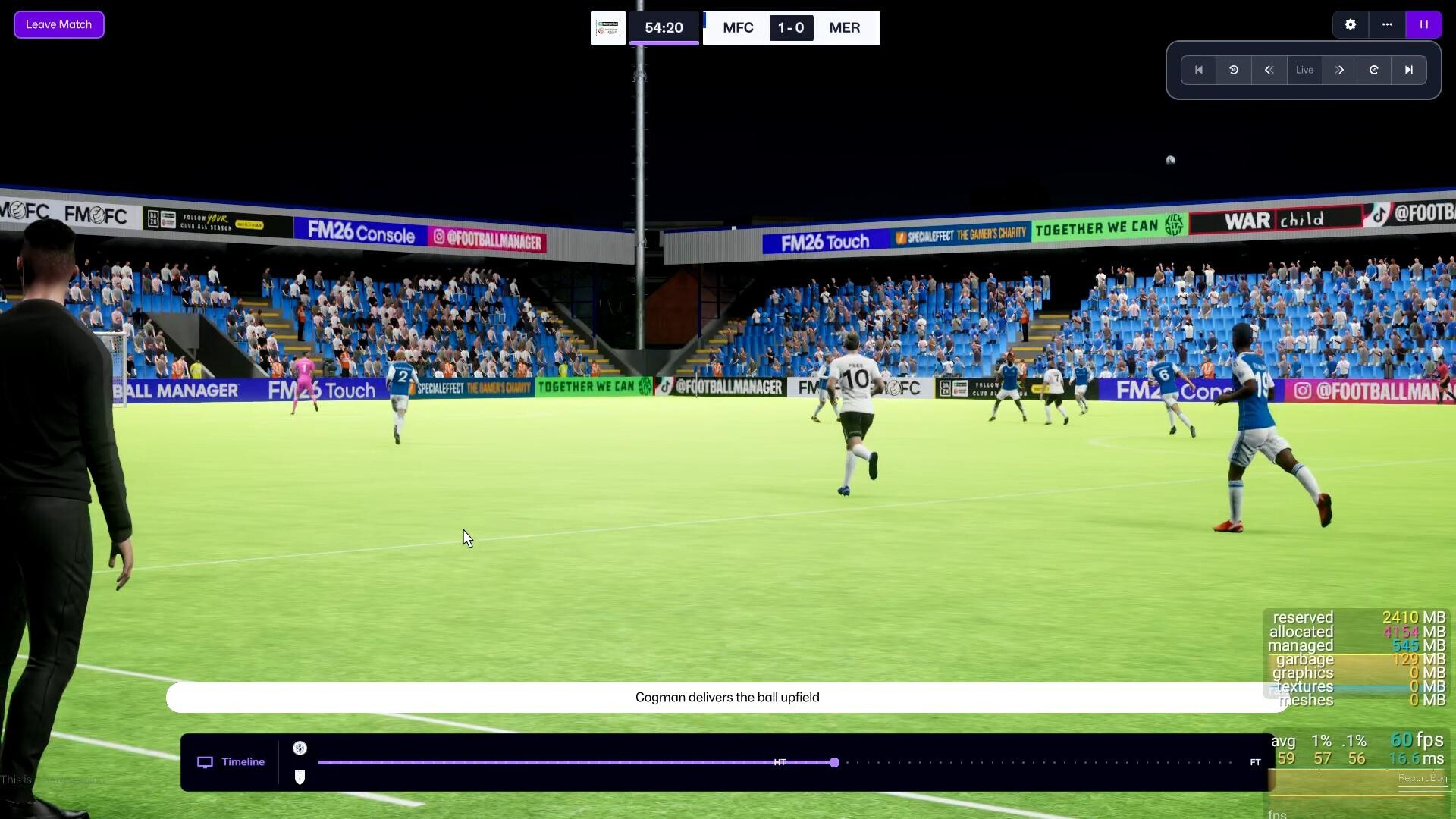Skip to the end of playback
1456x819 pixels.
click(1409, 70)
